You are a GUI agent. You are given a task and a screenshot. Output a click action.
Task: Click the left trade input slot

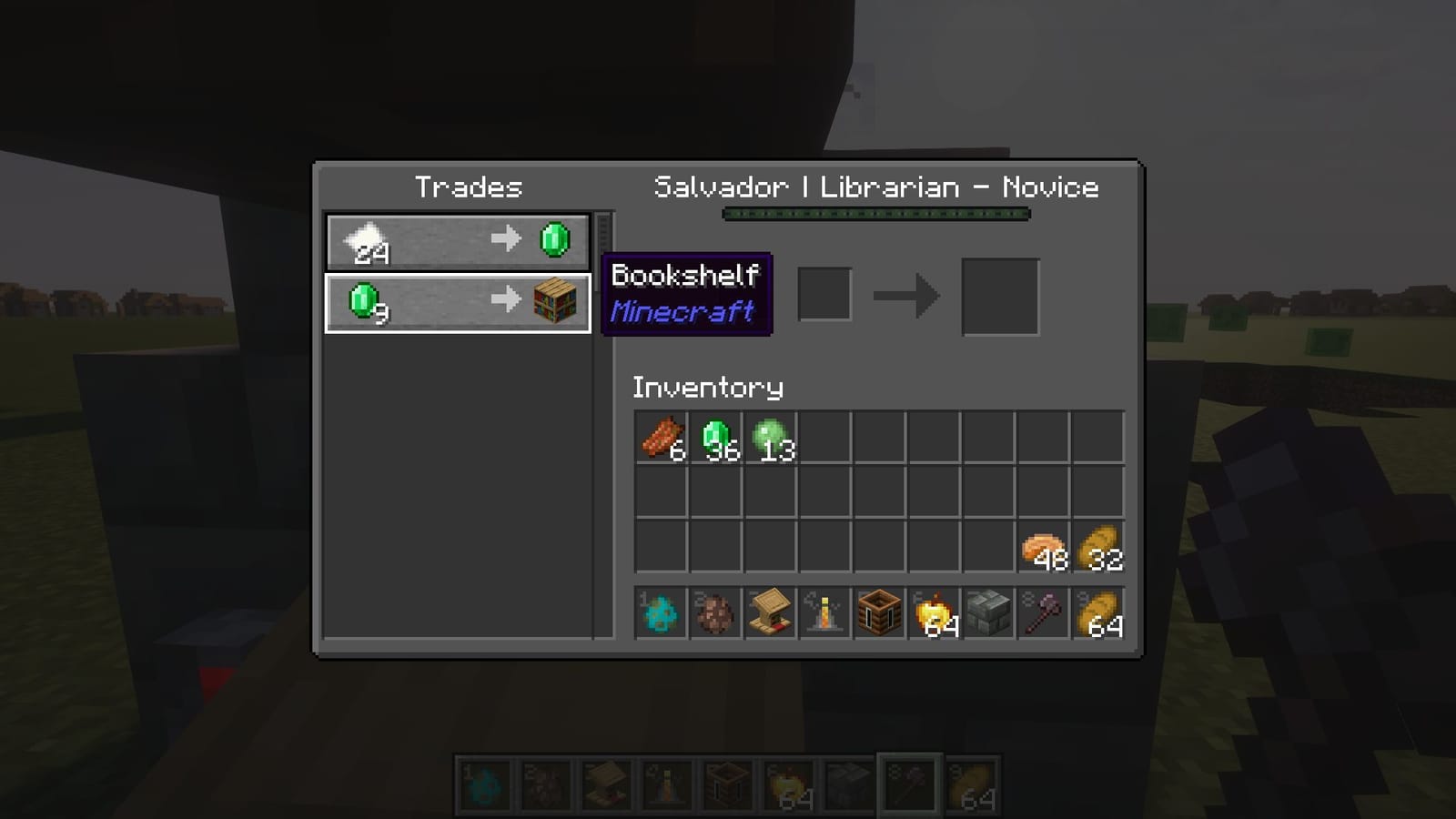point(824,294)
